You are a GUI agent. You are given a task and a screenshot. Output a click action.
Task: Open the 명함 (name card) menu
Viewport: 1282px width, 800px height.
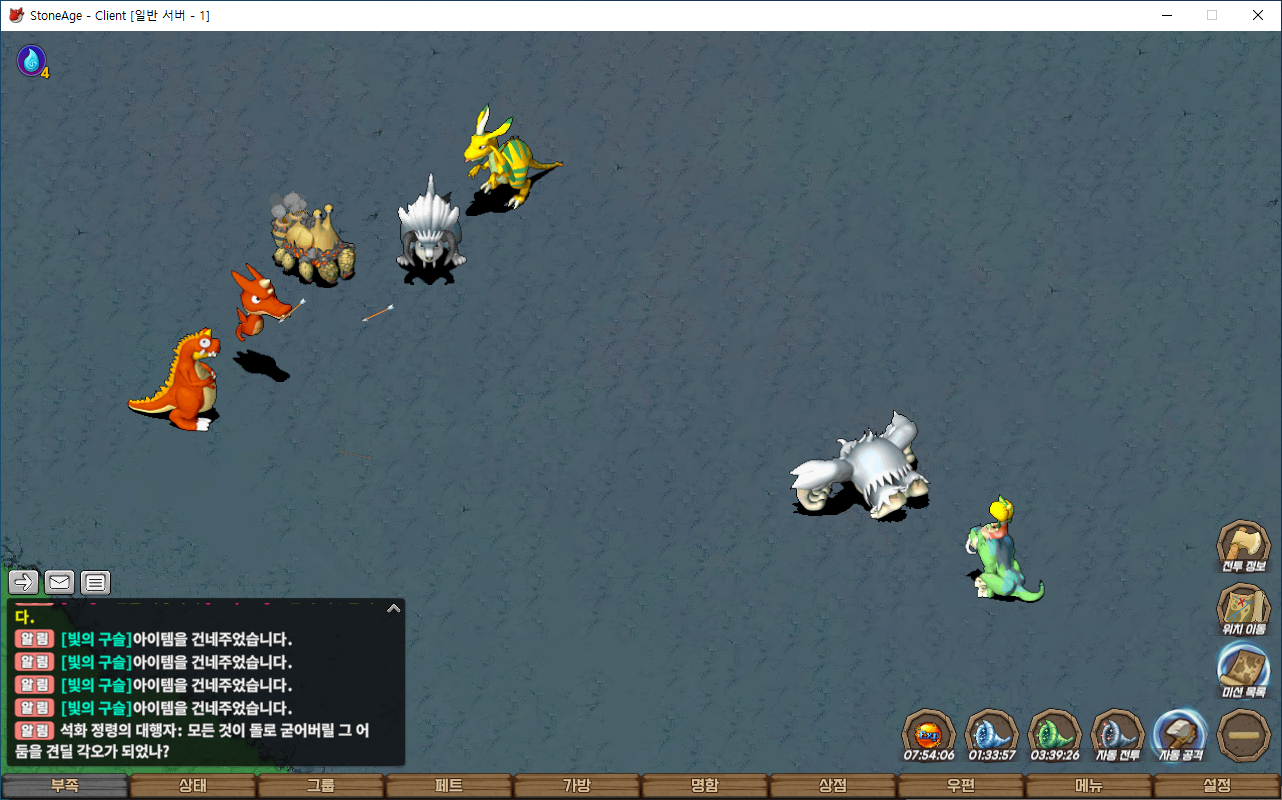click(x=705, y=786)
